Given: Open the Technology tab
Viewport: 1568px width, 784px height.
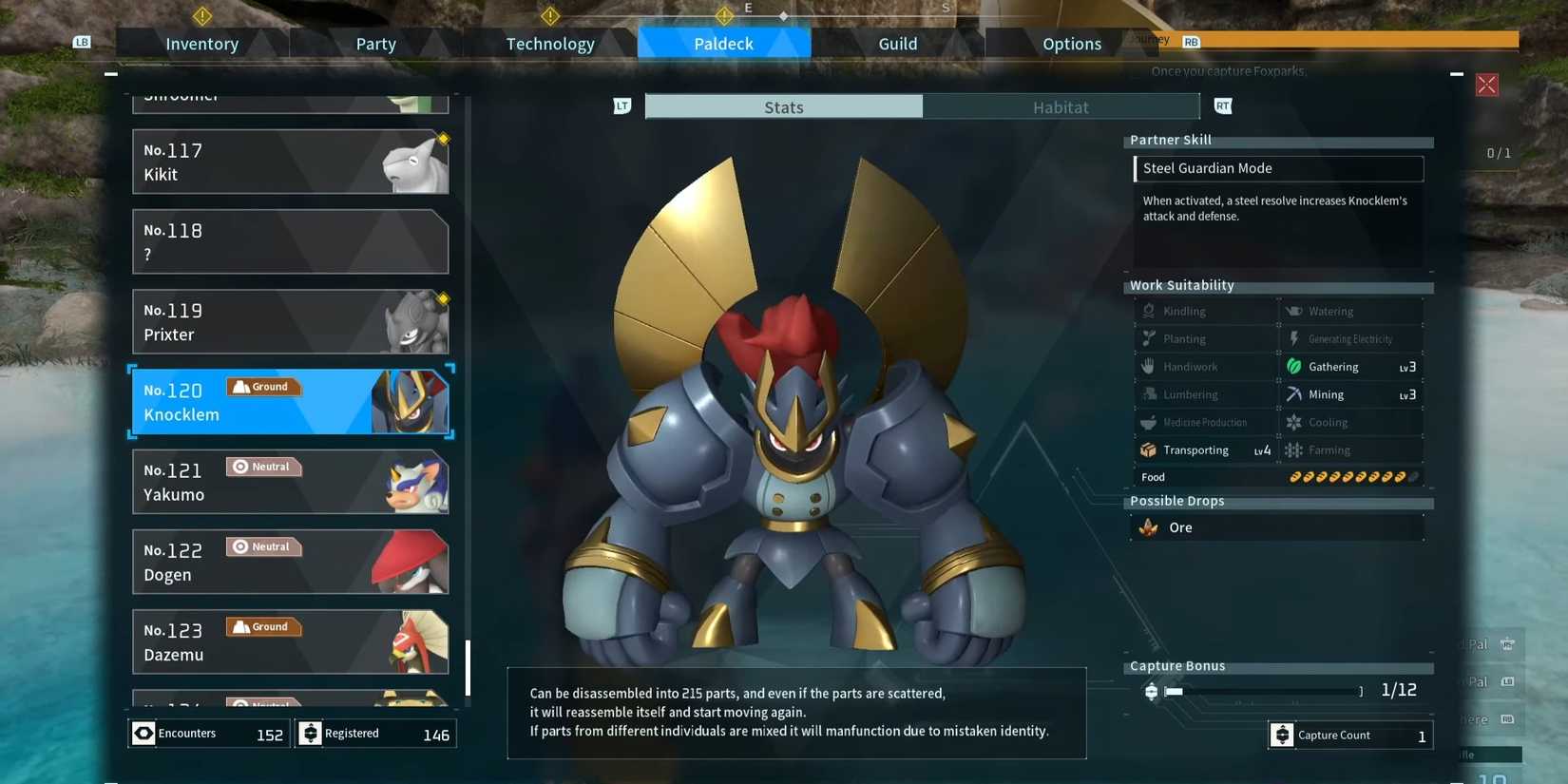Looking at the screenshot, I should [549, 44].
